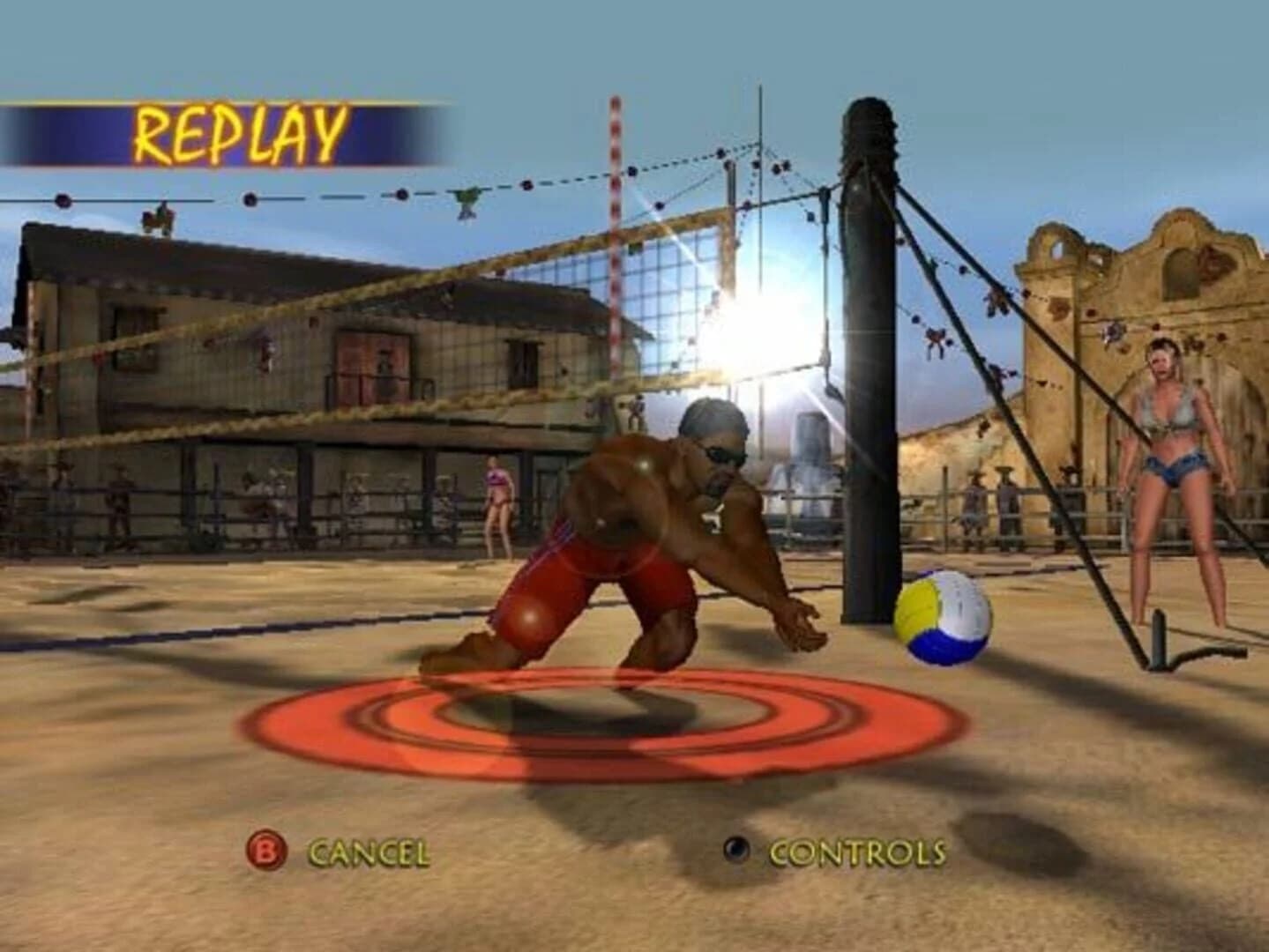Click the black controls button icon
Viewport: 1269px width, 952px height.
[735, 852]
